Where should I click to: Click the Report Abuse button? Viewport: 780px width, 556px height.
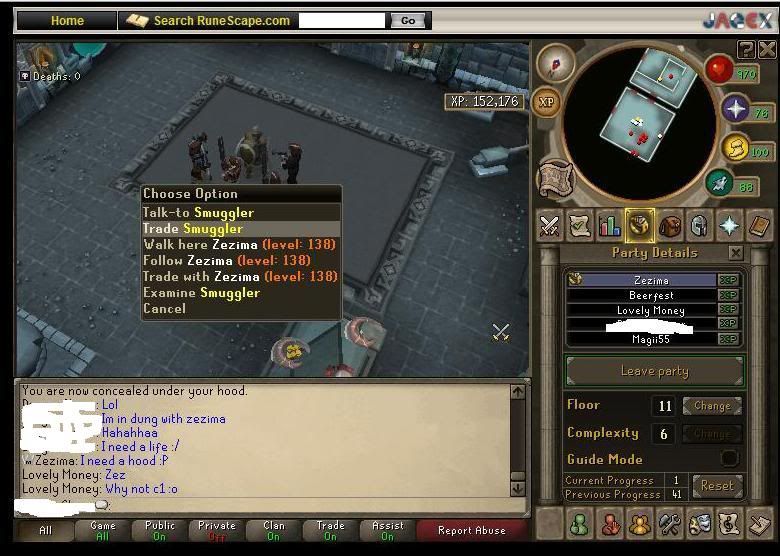click(471, 530)
